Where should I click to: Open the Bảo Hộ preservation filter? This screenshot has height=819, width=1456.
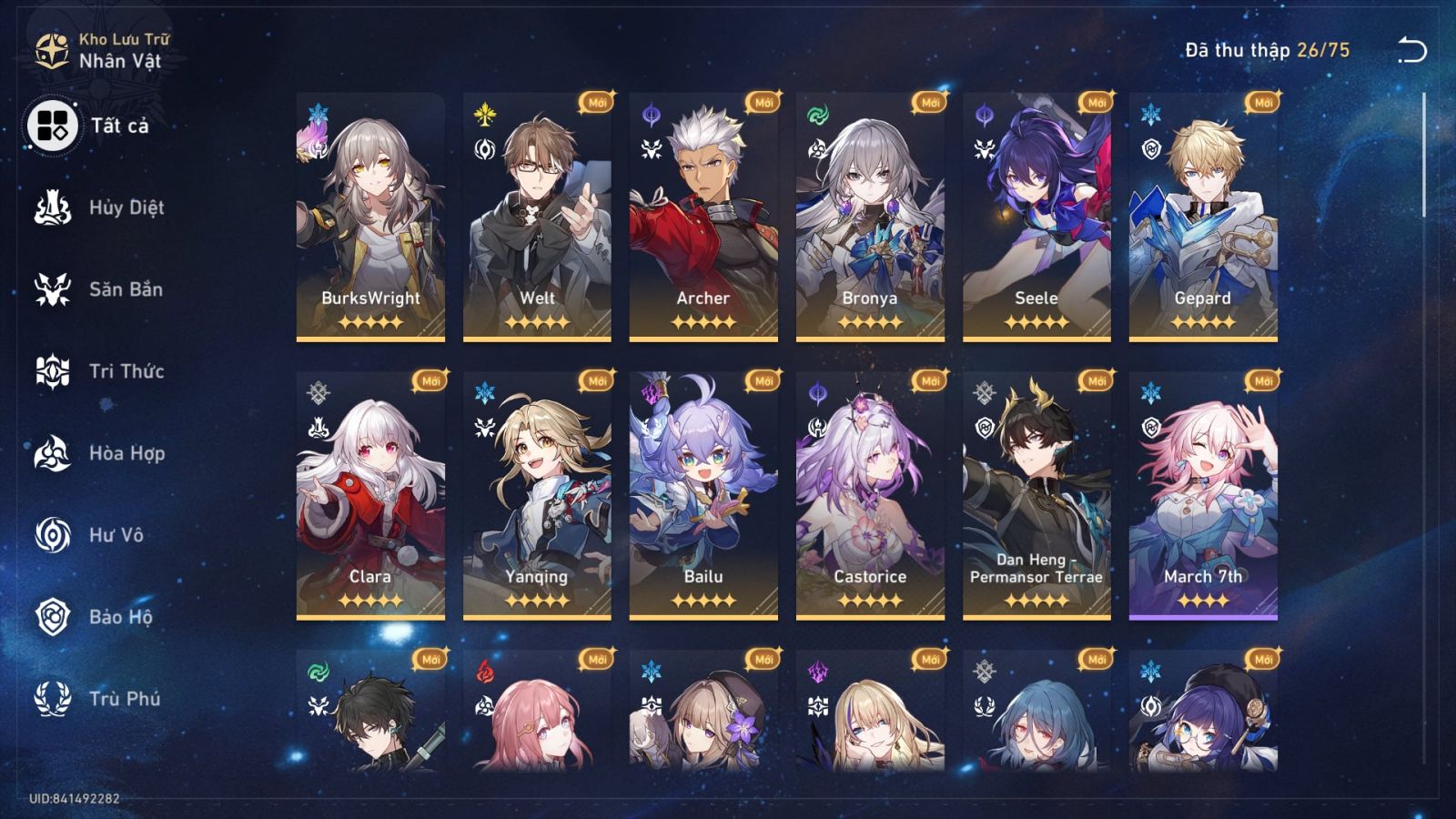pos(53,617)
